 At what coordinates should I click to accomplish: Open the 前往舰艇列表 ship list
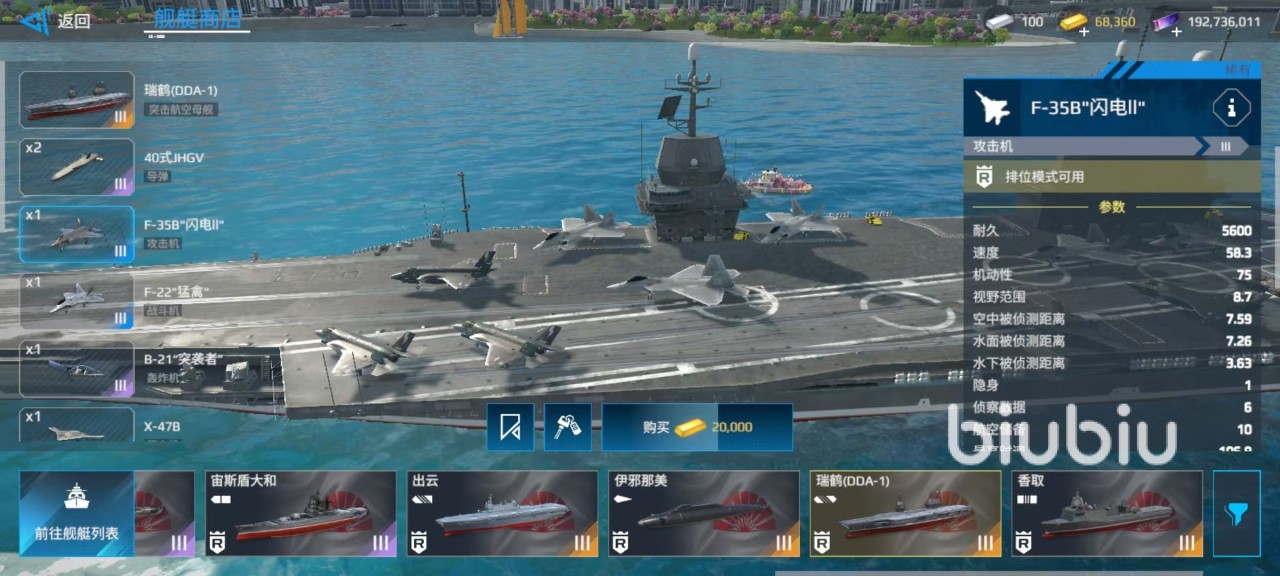tap(77, 513)
